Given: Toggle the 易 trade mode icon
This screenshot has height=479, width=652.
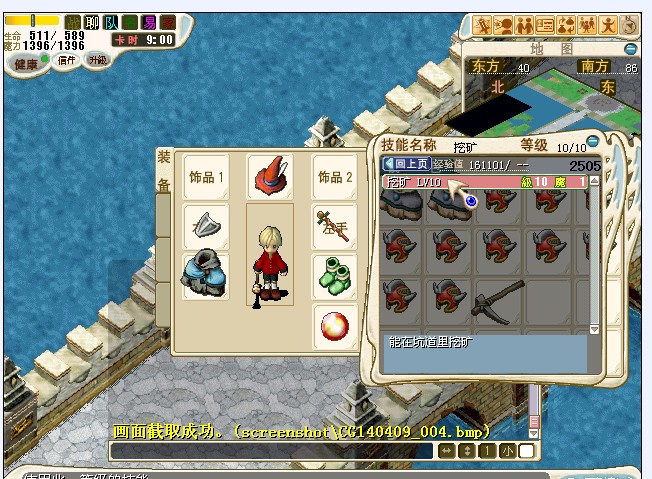Looking at the screenshot, I should pos(148,21).
